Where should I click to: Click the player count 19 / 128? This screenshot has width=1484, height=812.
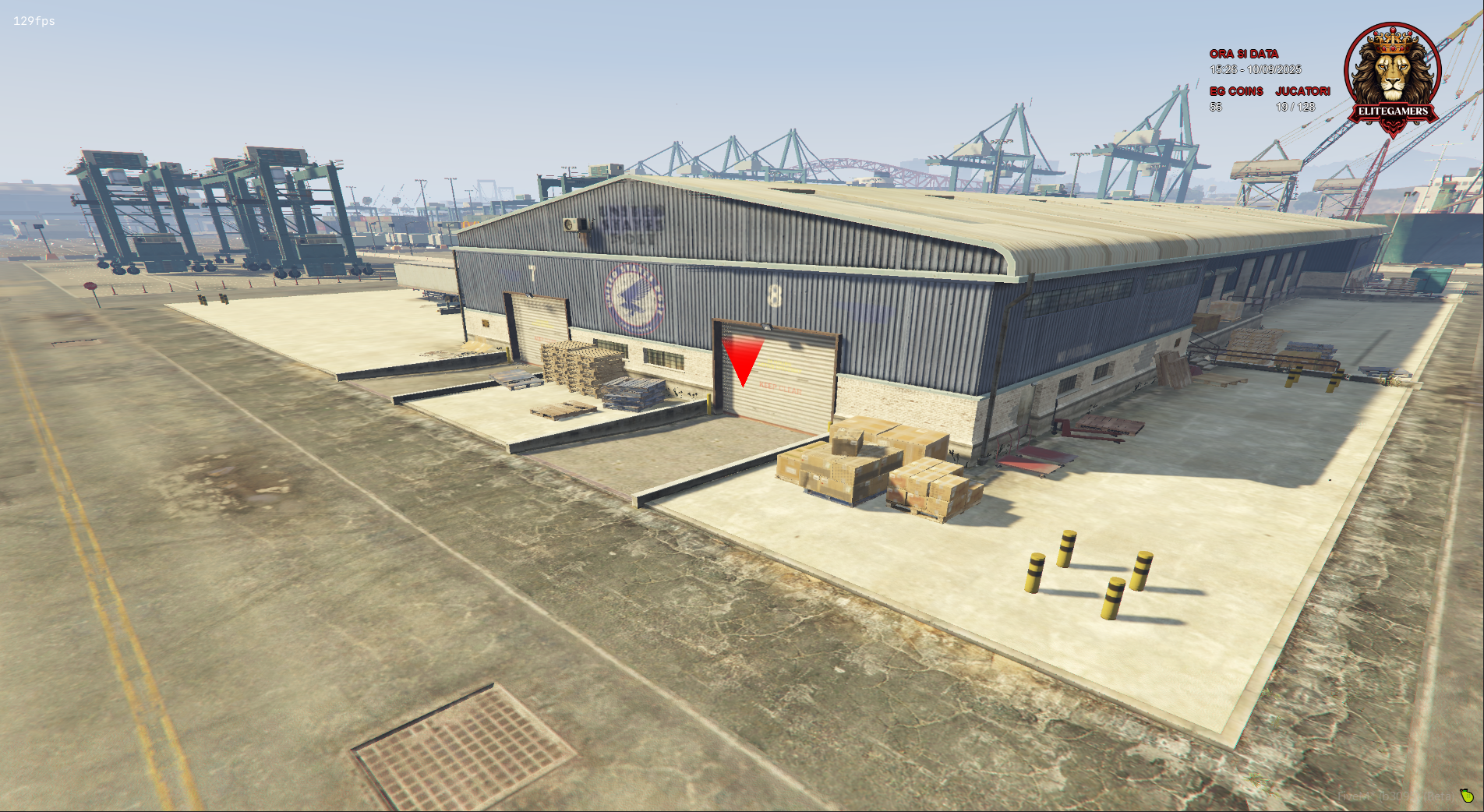tap(1295, 108)
